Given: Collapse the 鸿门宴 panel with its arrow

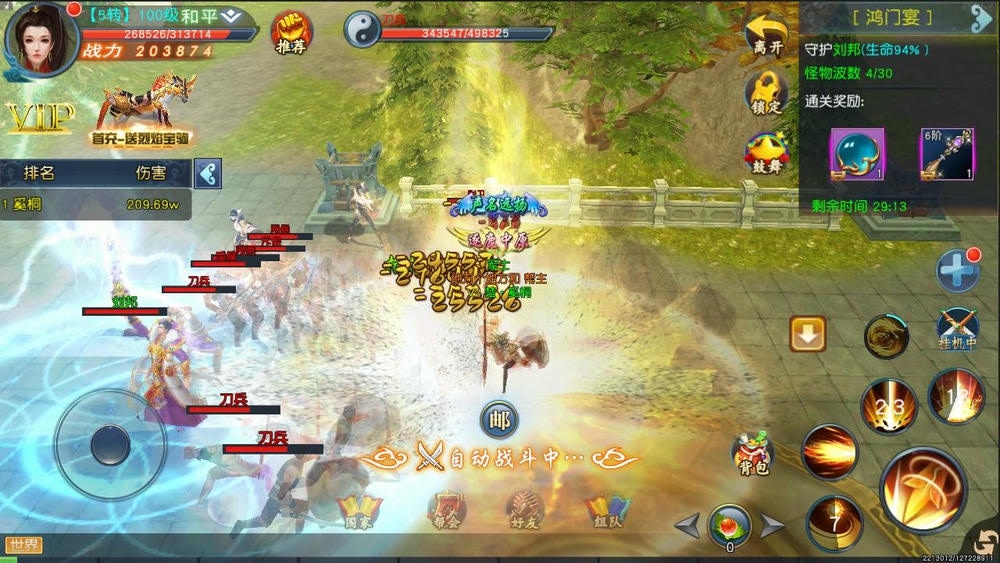Looking at the screenshot, I should pyautogui.click(x=980, y=18).
